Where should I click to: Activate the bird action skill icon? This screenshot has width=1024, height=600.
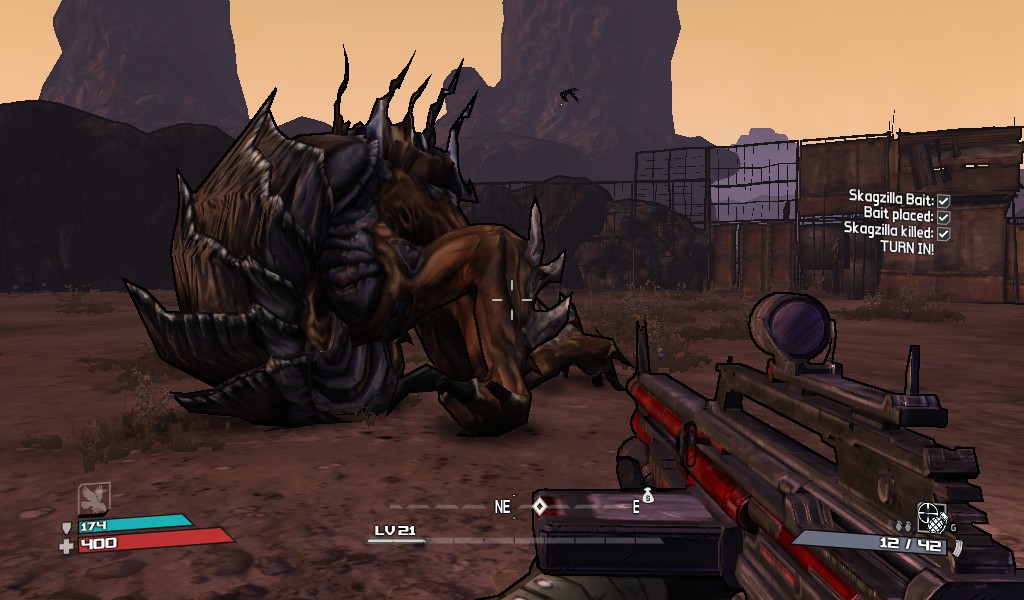point(94,498)
